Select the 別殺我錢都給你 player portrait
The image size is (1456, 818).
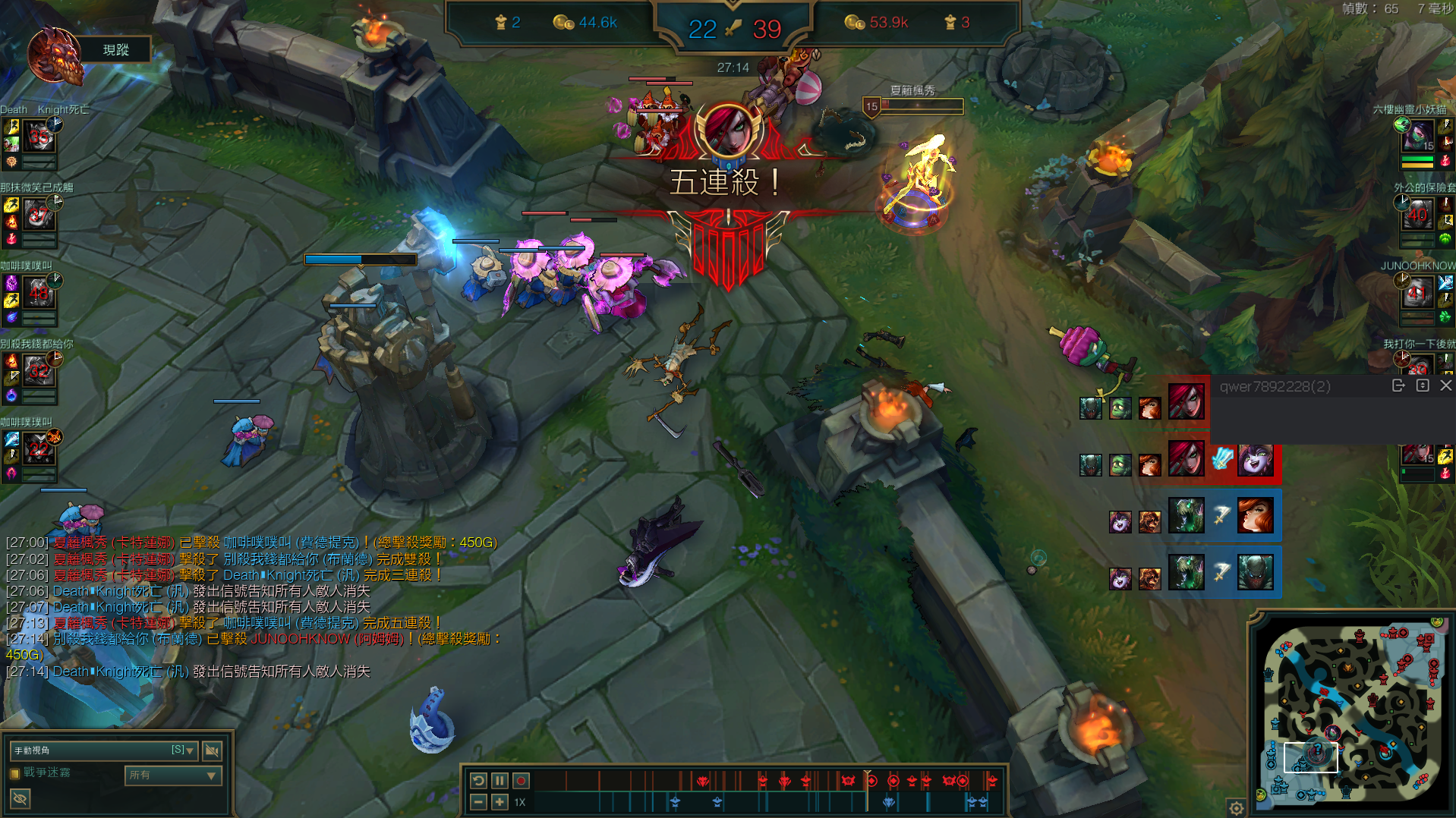point(39,371)
